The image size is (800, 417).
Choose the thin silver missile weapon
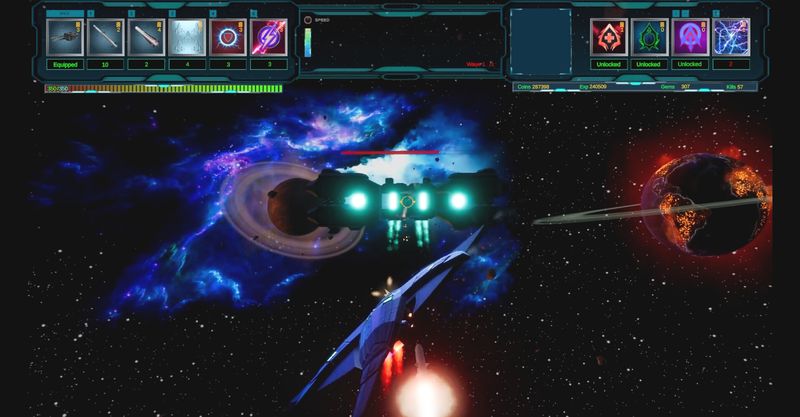tap(106, 37)
